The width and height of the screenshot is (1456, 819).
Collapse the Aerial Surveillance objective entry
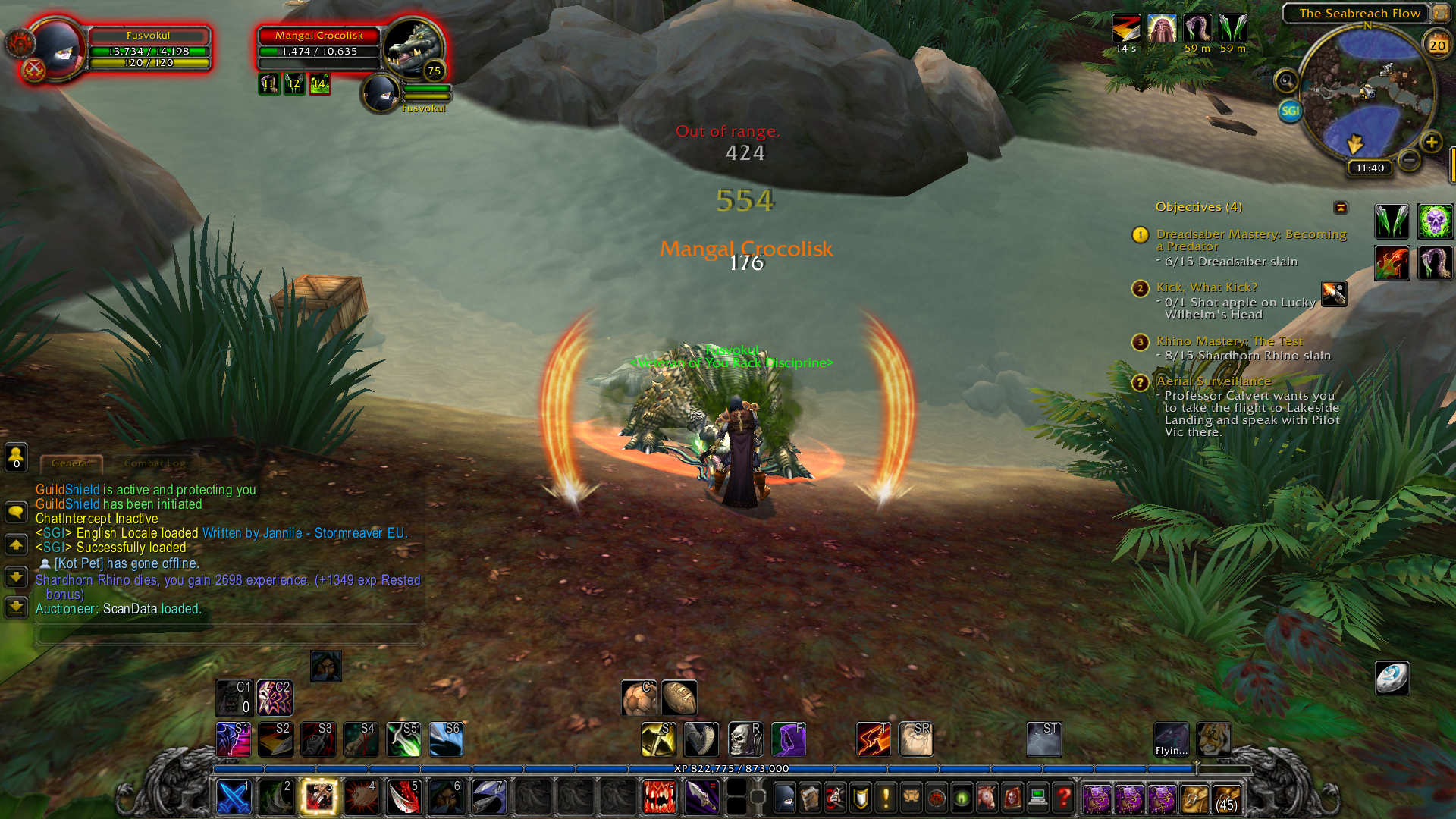coord(1140,383)
